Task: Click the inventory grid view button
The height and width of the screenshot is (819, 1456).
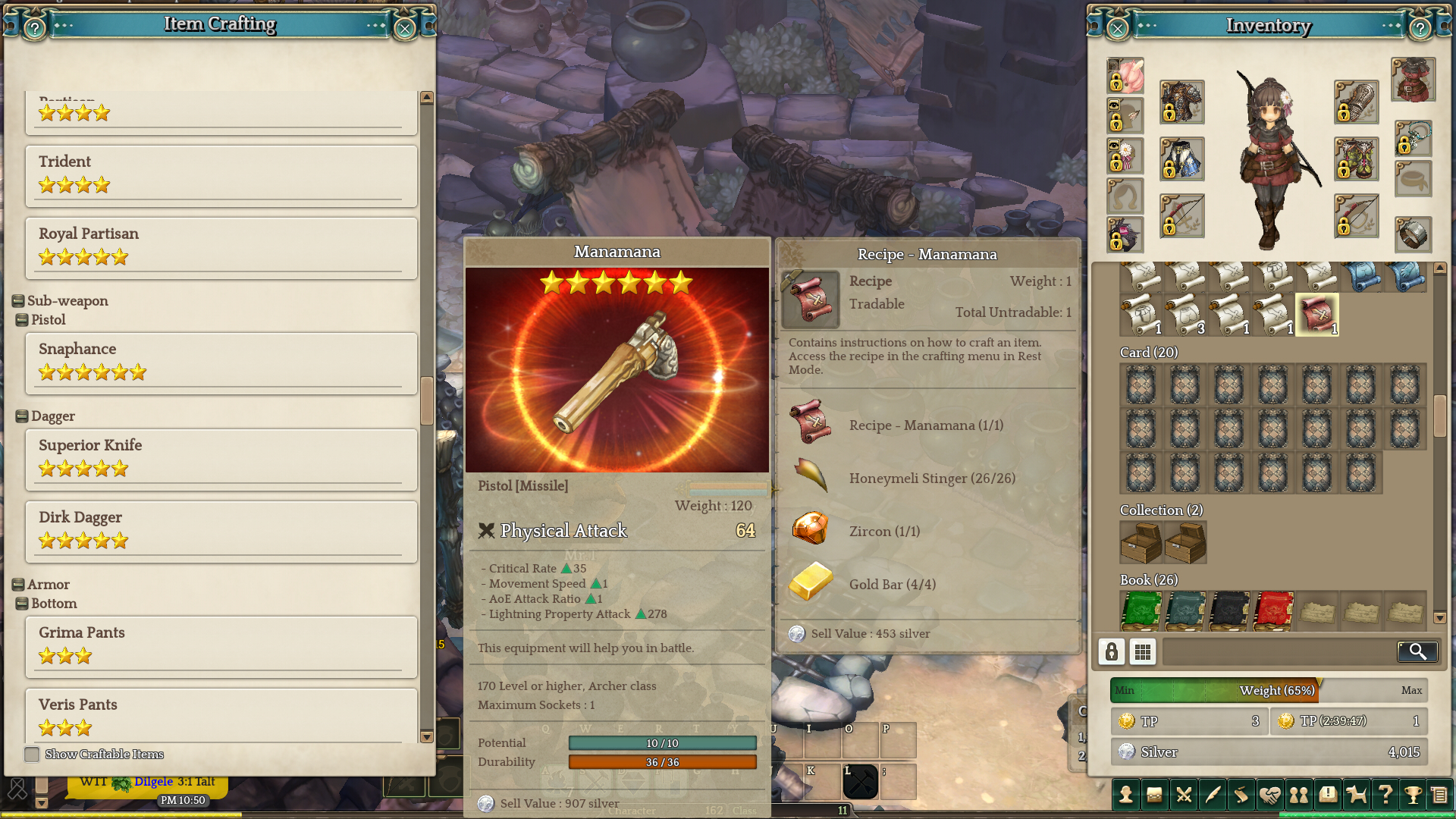Action: [x=1142, y=651]
